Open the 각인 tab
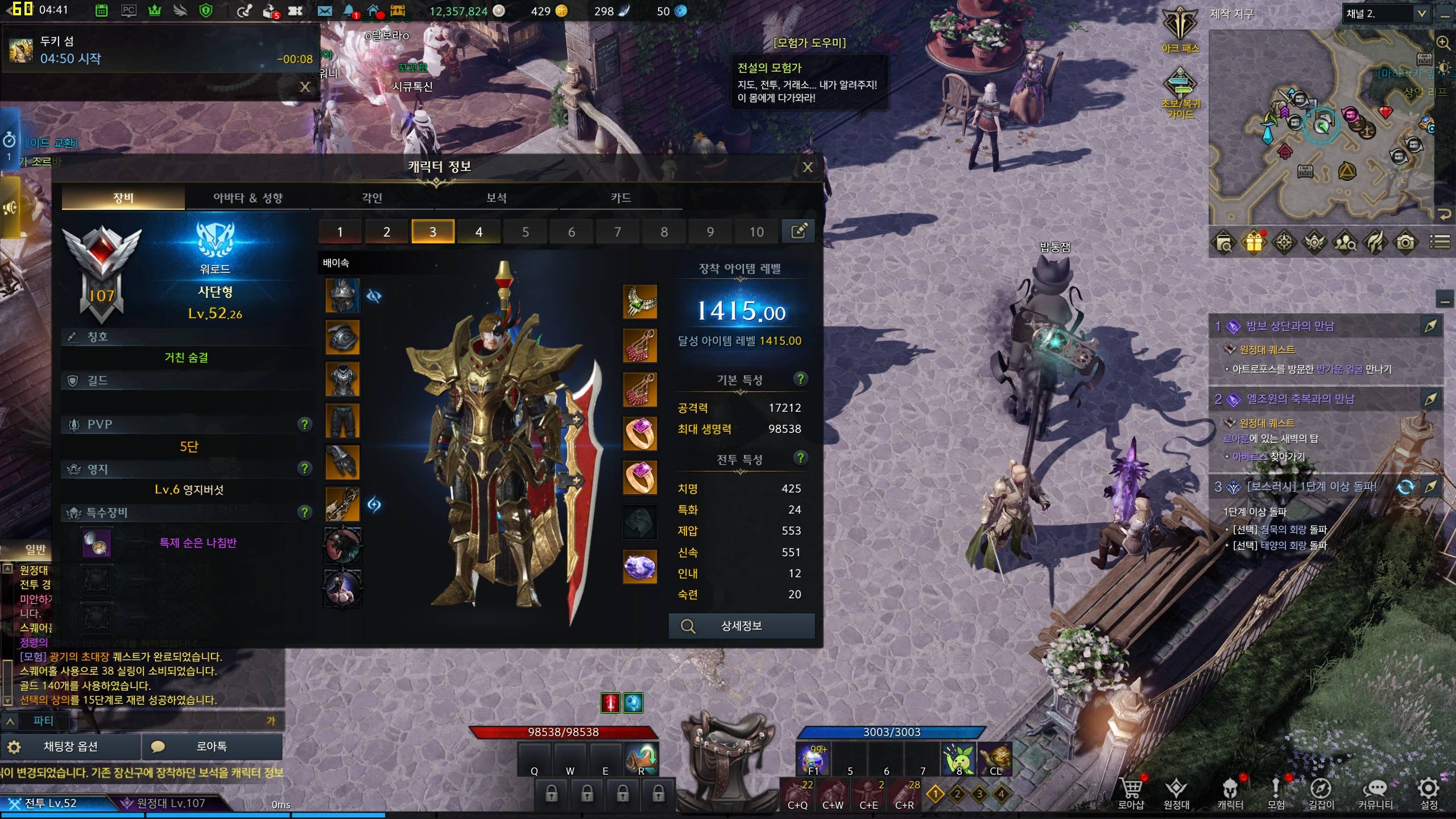This screenshot has width=1456, height=819. [x=372, y=198]
